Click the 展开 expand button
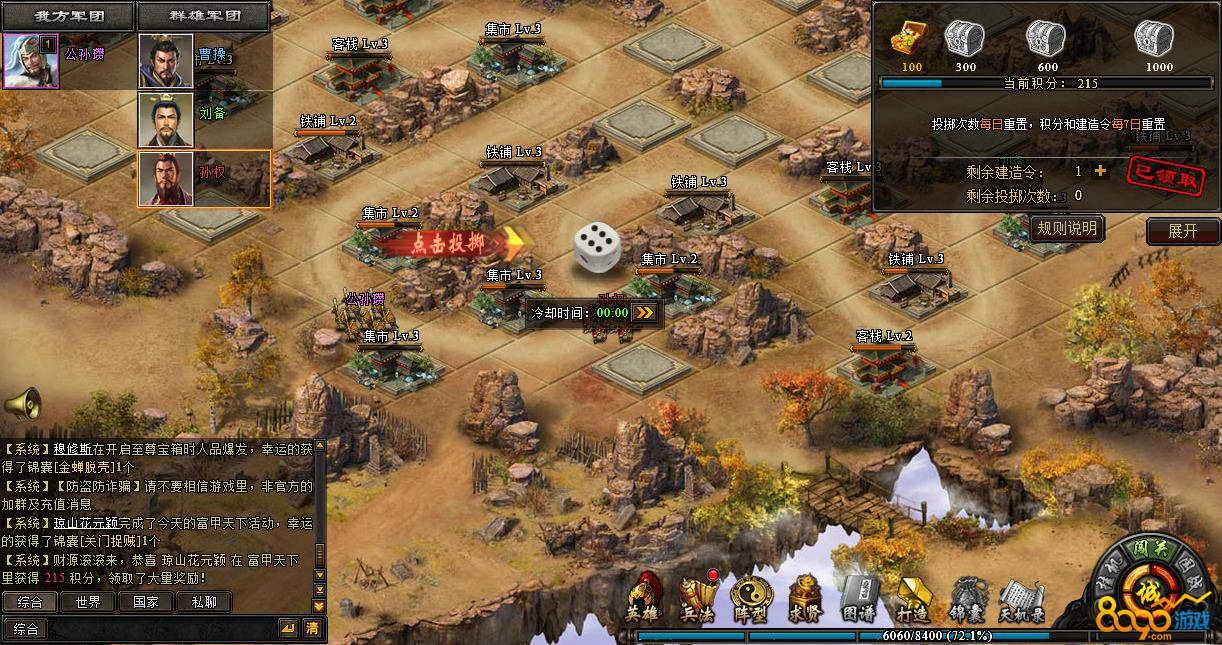The height and width of the screenshot is (645, 1222). (x=1182, y=230)
